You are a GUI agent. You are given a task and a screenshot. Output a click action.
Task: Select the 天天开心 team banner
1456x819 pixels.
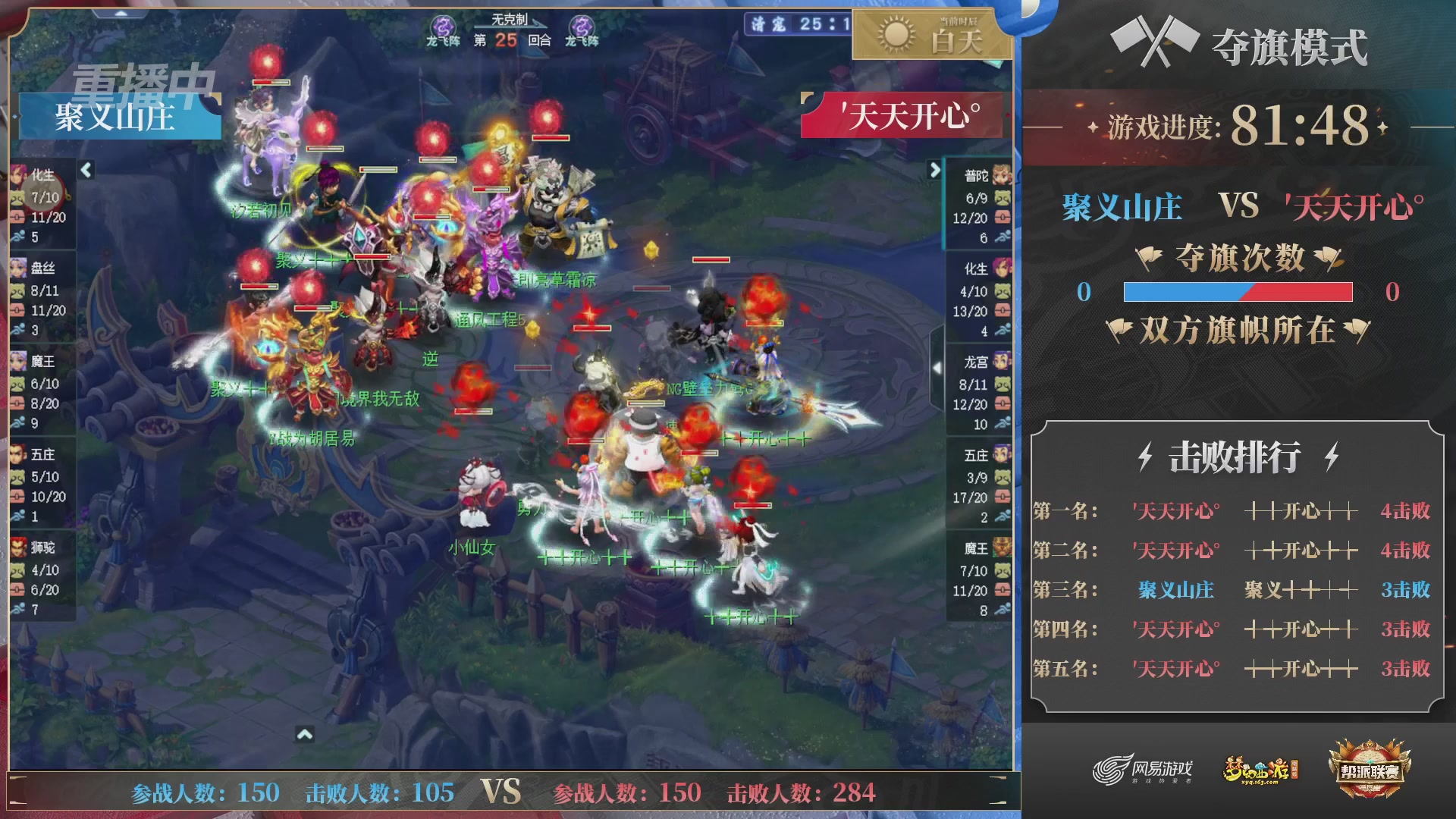click(x=902, y=115)
